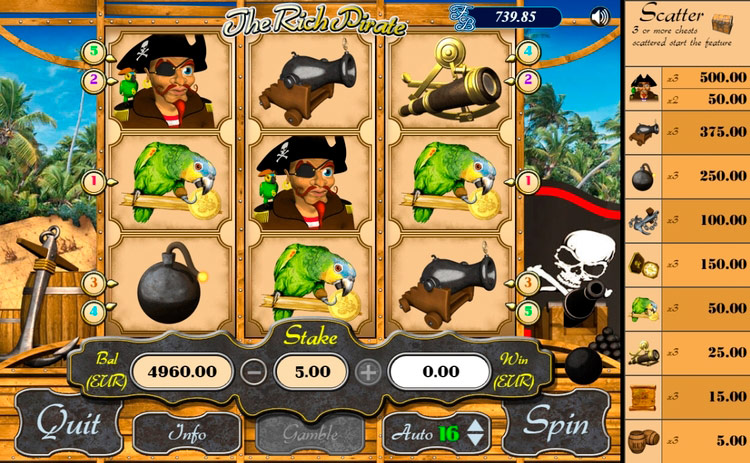This screenshot has height=463, width=750.
Task: Quit the pirate slot game
Action: click(x=68, y=424)
